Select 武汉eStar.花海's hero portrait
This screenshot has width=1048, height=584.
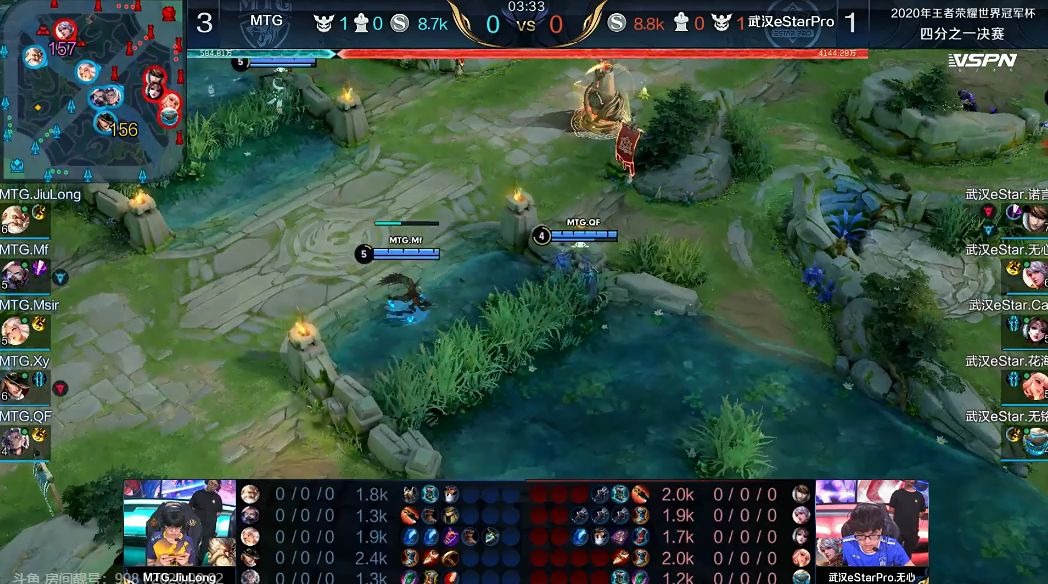point(1034,384)
